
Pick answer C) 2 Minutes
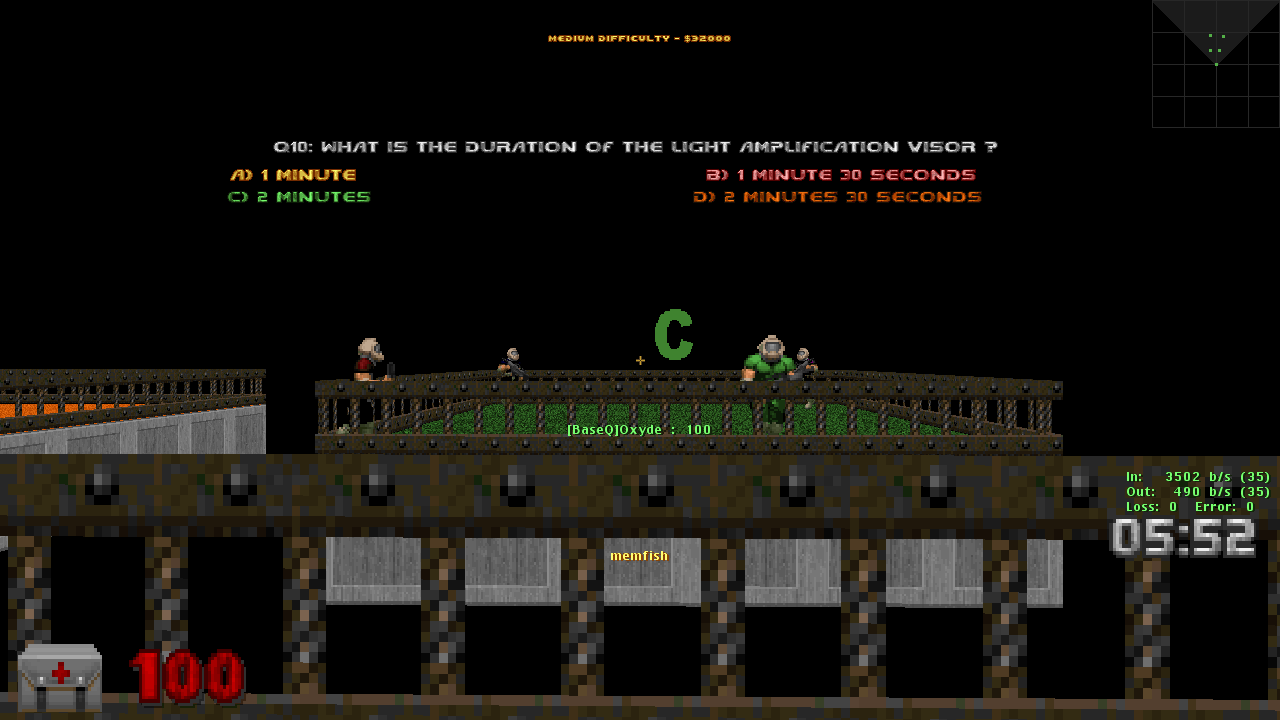pos(299,197)
